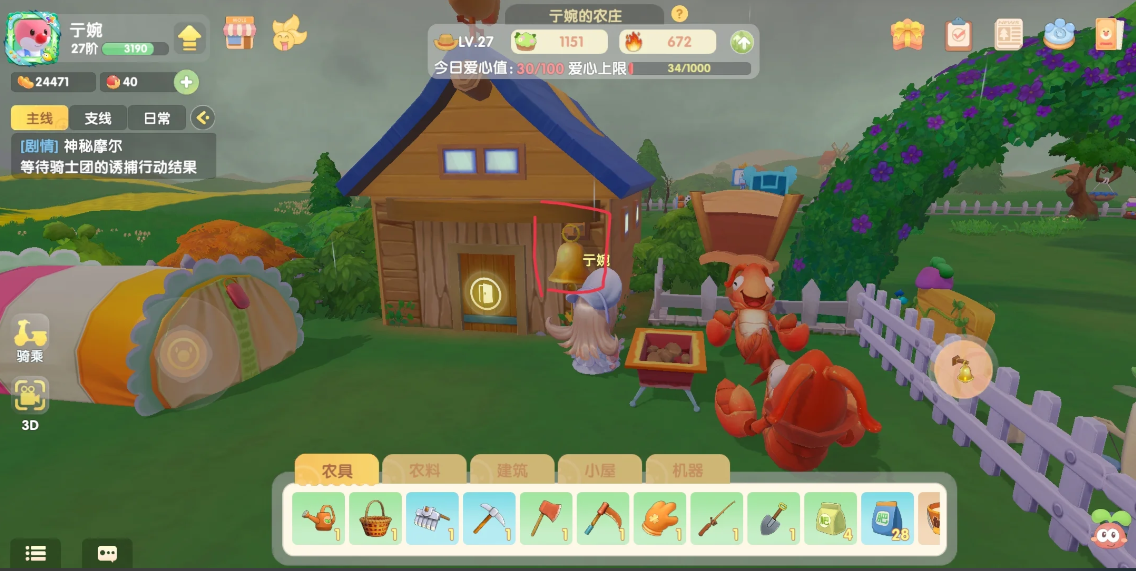
Task: Switch to the 支线 quest tab
Action: 98,118
